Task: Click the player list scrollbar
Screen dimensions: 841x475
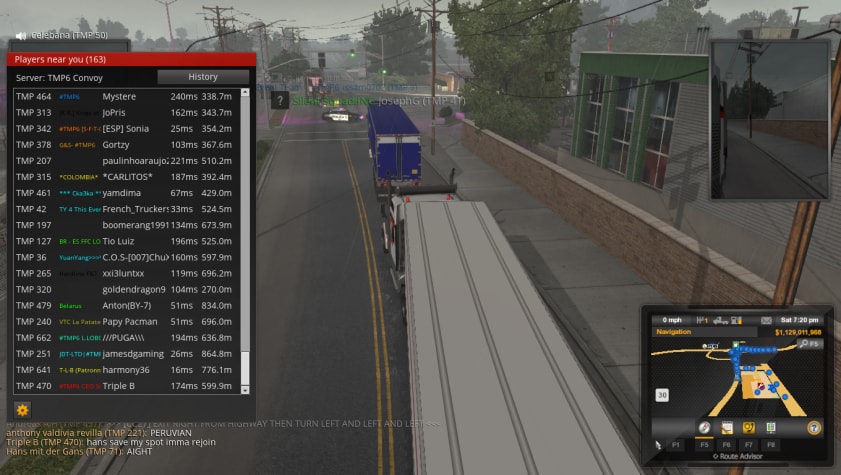Action: point(246,240)
